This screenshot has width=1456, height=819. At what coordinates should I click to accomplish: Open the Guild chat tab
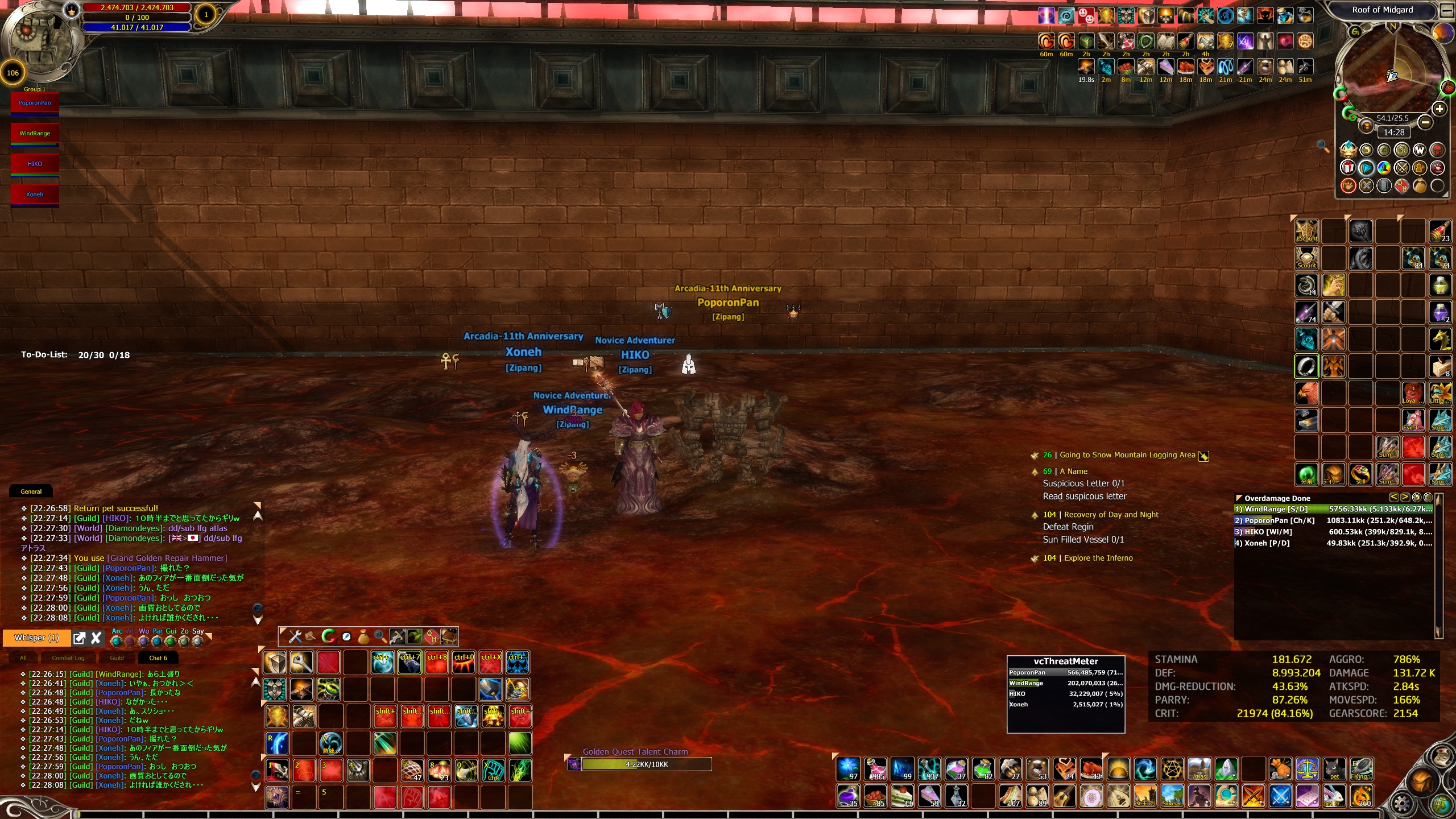pos(117,658)
